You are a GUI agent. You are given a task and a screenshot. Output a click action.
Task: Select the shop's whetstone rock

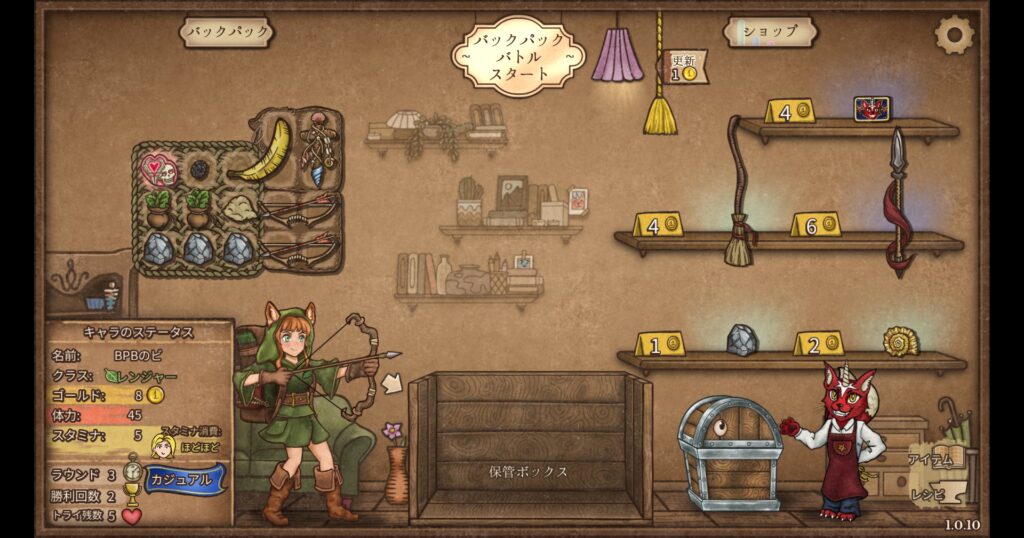(x=741, y=340)
